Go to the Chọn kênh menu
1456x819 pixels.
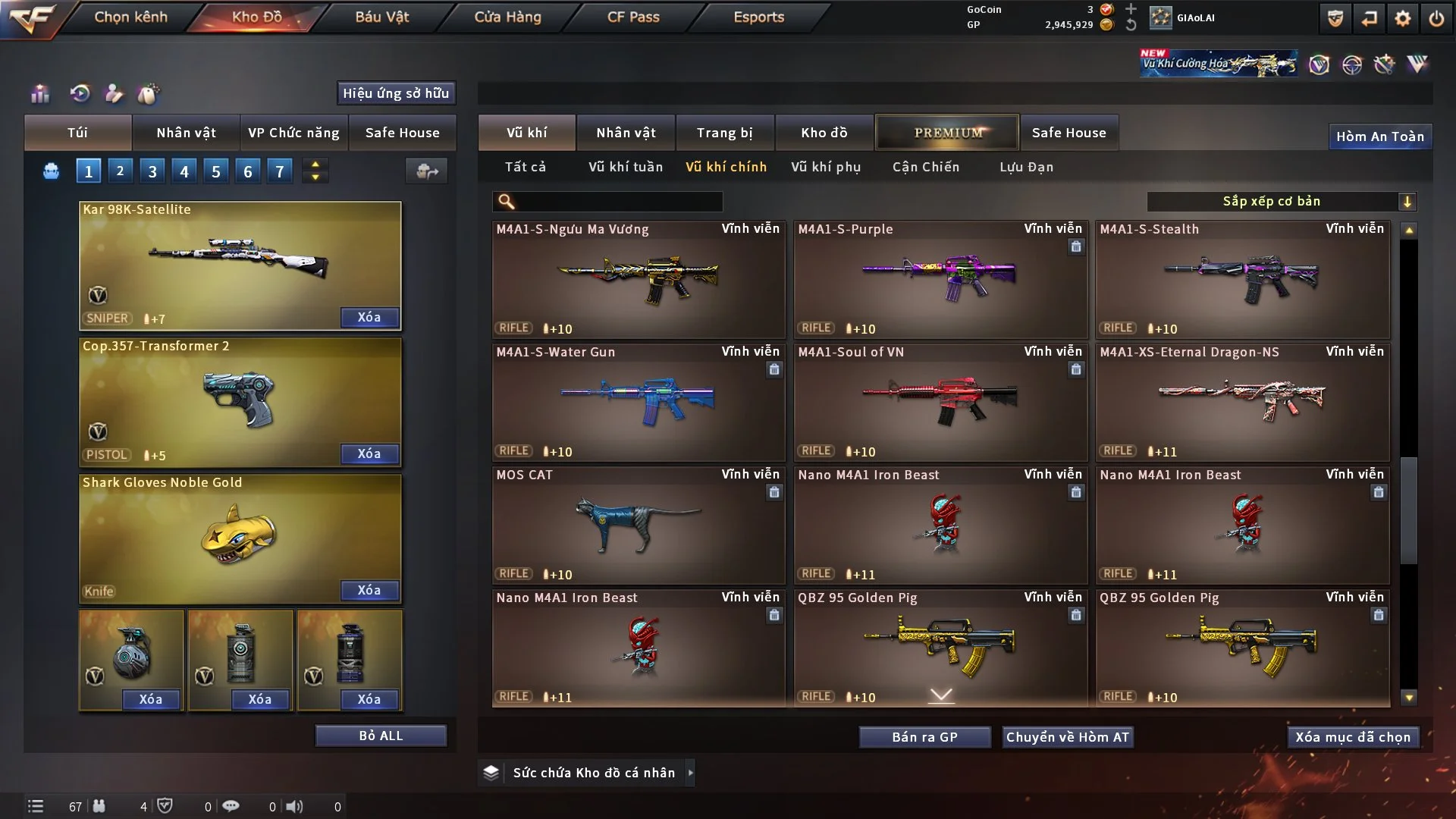(x=130, y=17)
